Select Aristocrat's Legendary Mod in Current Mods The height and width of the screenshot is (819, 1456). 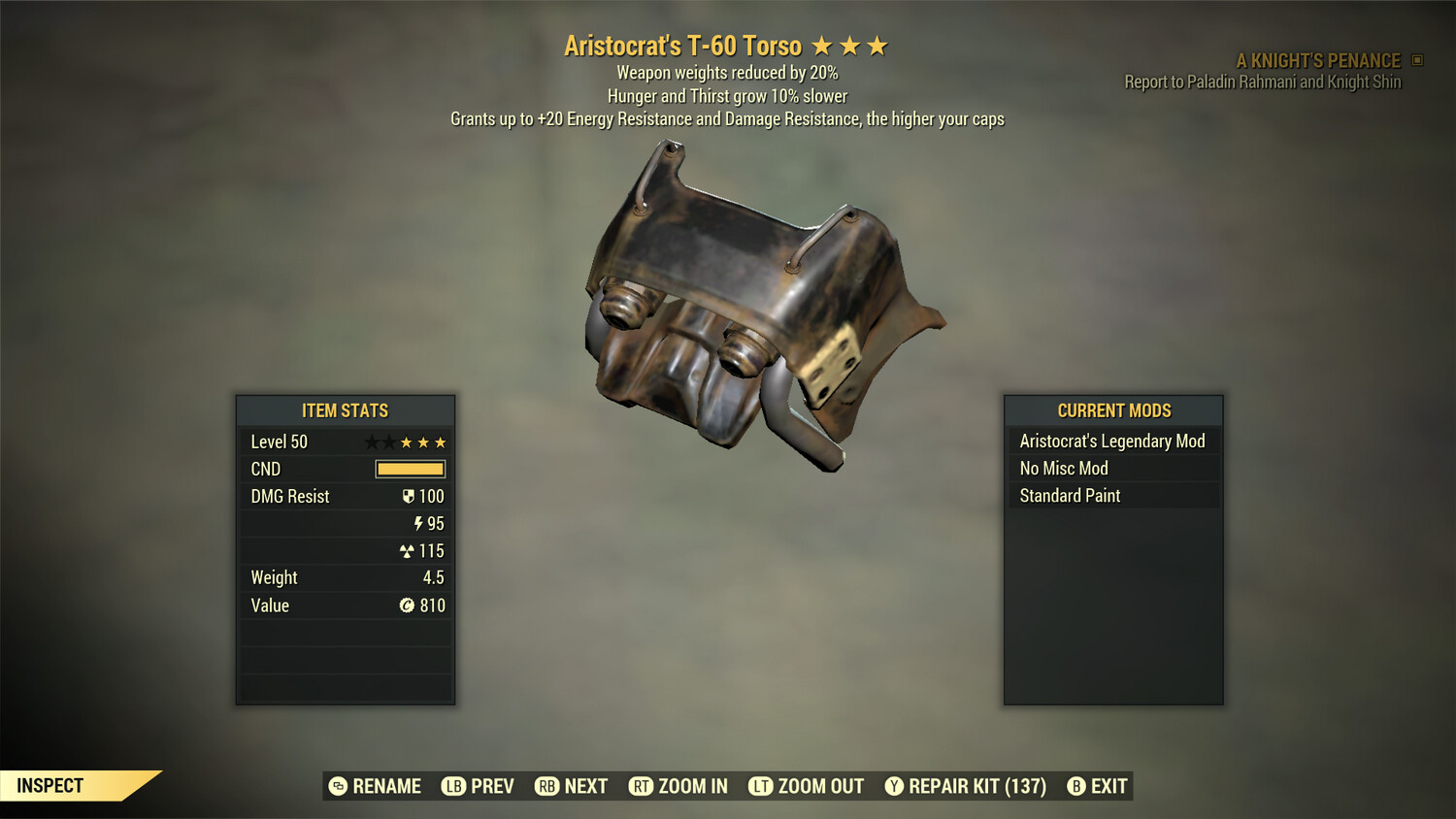tap(1112, 441)
